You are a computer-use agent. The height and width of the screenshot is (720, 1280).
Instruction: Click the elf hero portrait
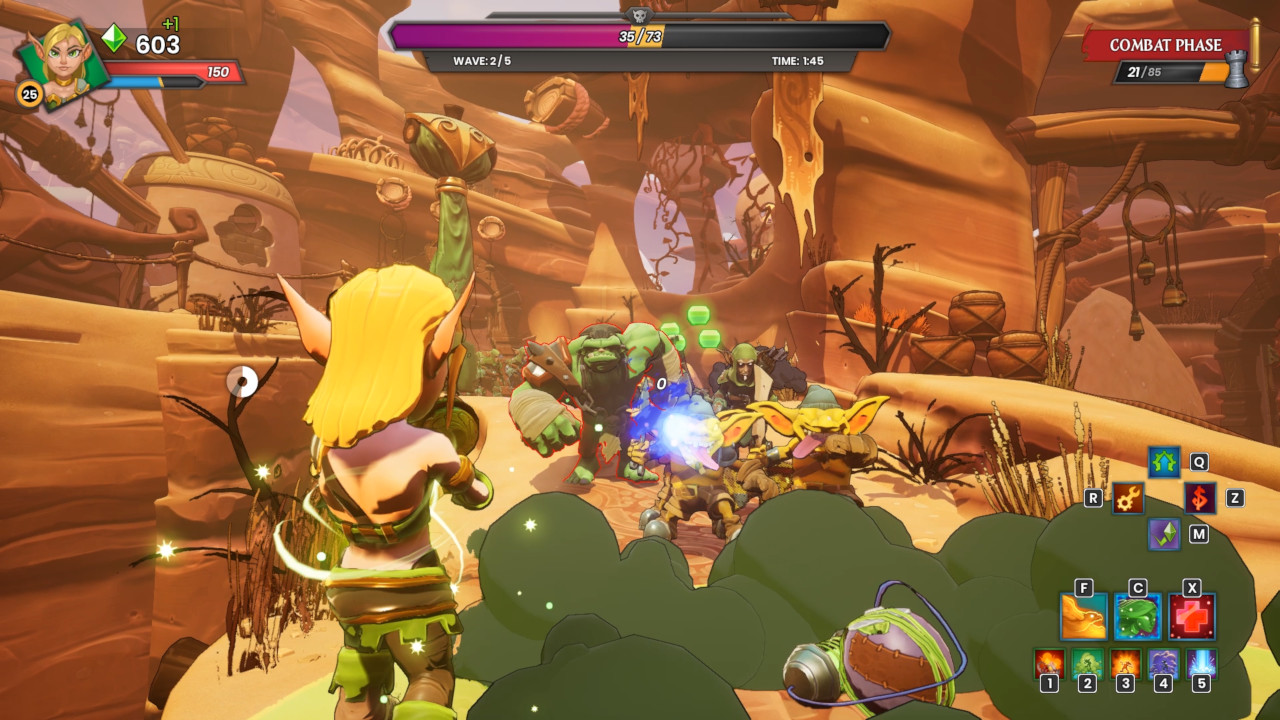pos(62,62)
